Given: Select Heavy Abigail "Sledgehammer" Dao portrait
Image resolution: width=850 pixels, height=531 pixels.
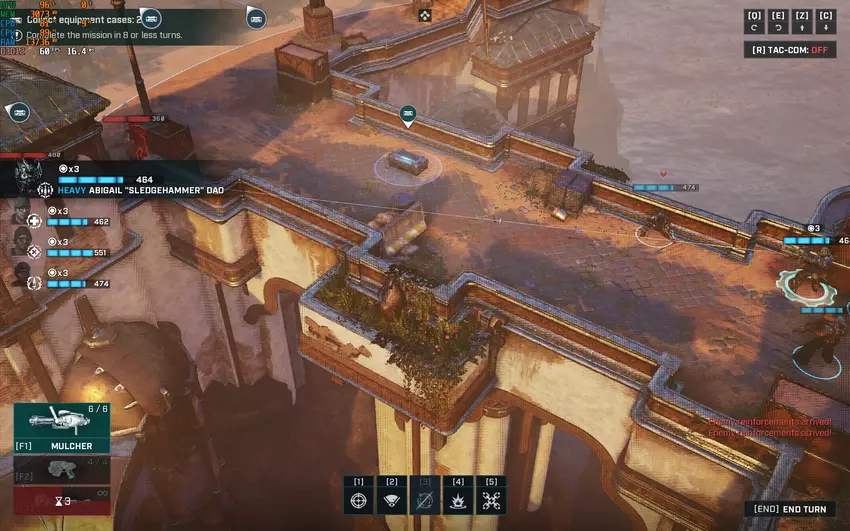Looking at the screenshot, I should tap(26, 177).
